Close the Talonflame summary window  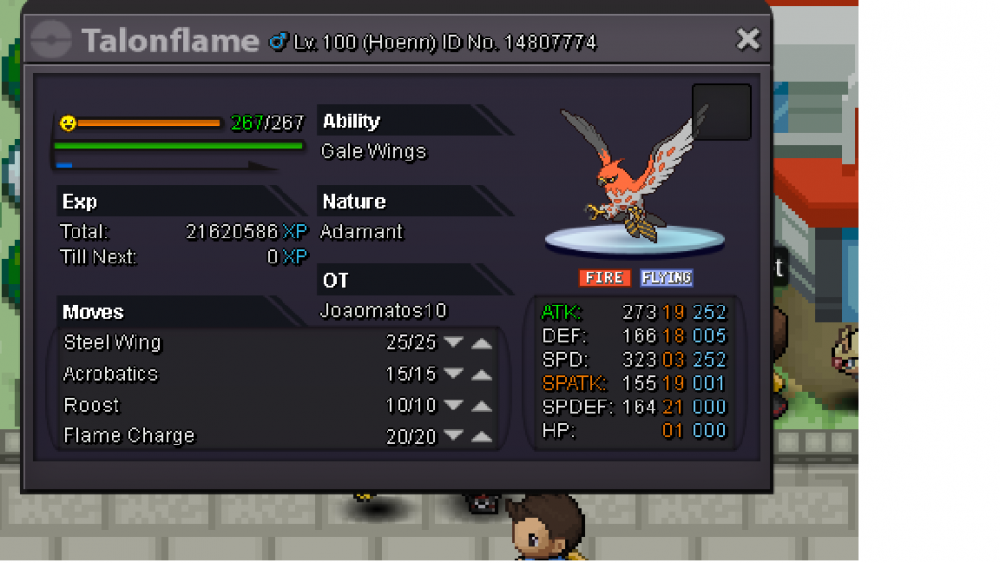point(748,39)
